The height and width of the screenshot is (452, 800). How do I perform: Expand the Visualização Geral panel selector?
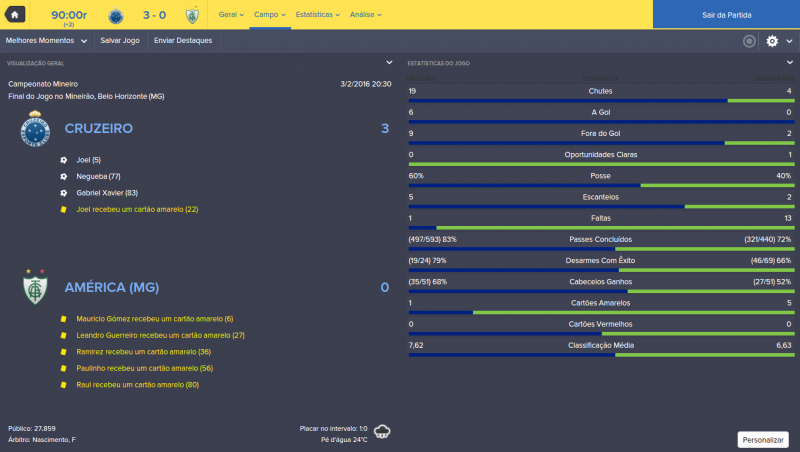[x=388, y=63]
